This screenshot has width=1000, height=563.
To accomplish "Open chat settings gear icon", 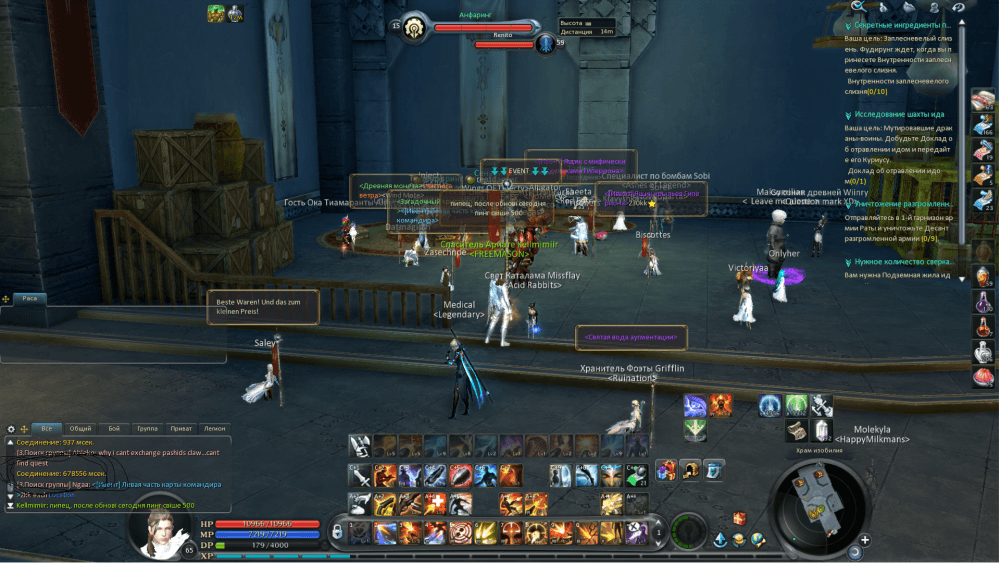I will point(11,428).
